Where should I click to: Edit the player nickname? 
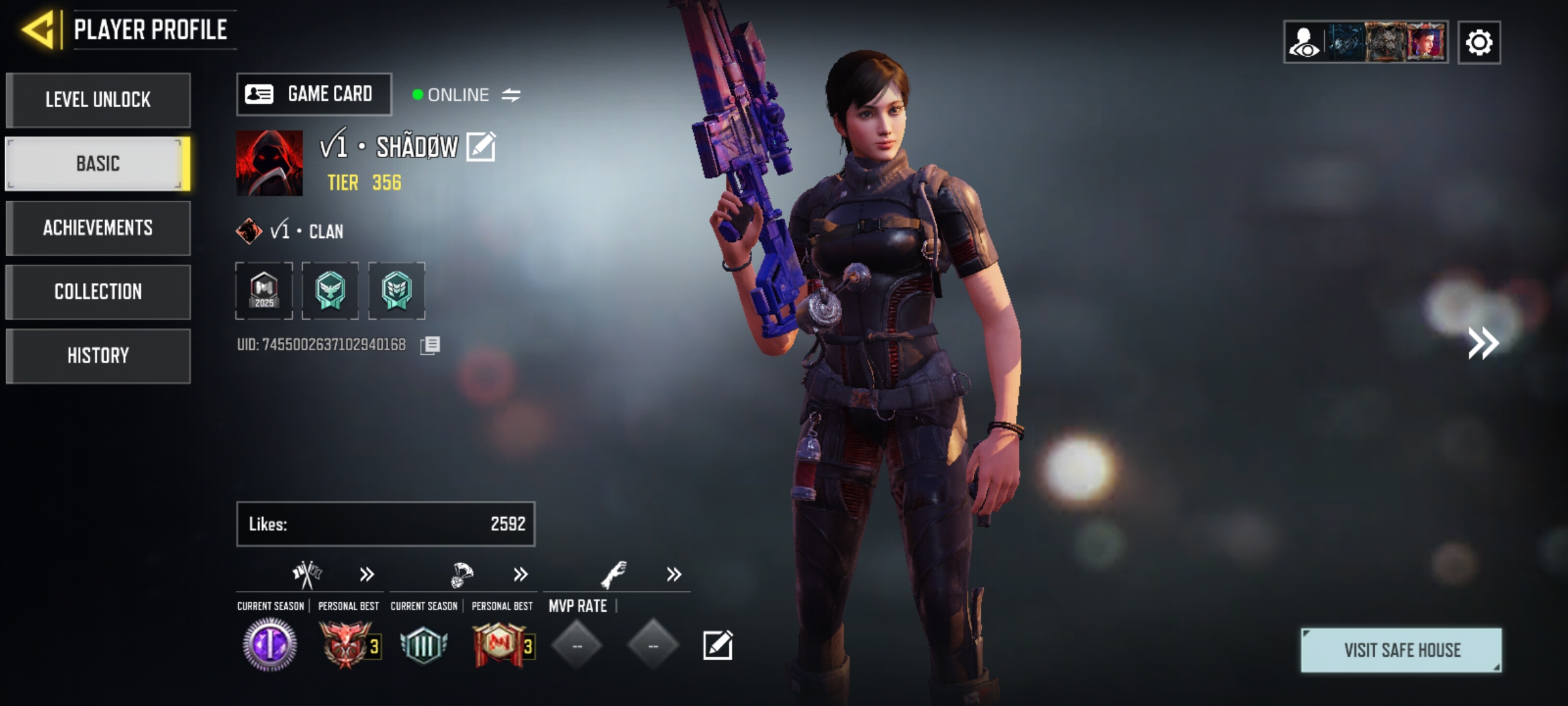[481, 146]
